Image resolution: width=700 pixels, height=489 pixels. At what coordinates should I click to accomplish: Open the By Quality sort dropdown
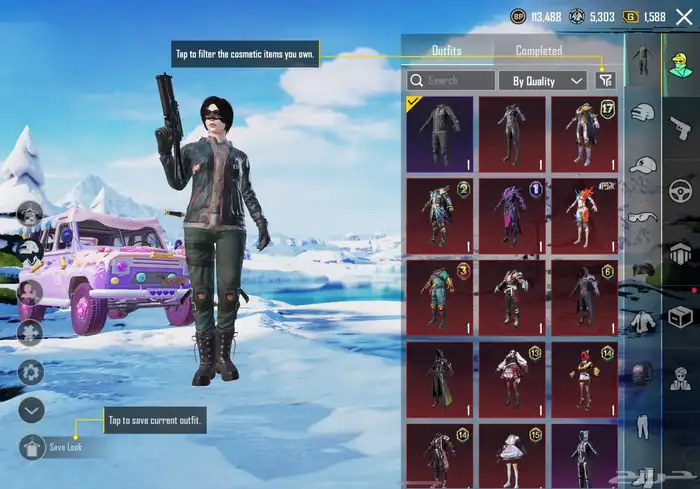tap(542, 80)
